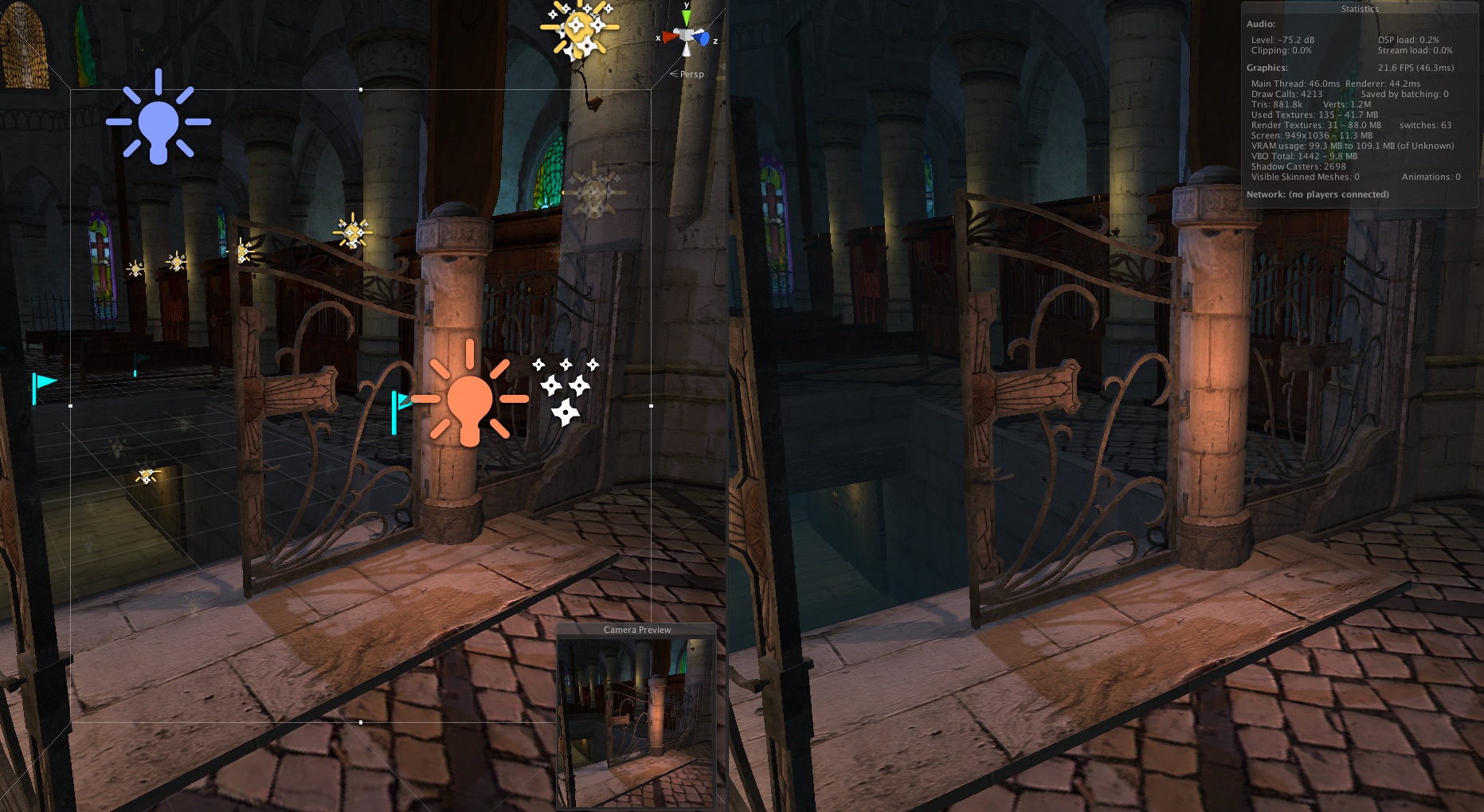The image size is (1484, 812).
Task: Click the 21.6 FPS counter in Statistics
Action: (x=1408, y=67)
